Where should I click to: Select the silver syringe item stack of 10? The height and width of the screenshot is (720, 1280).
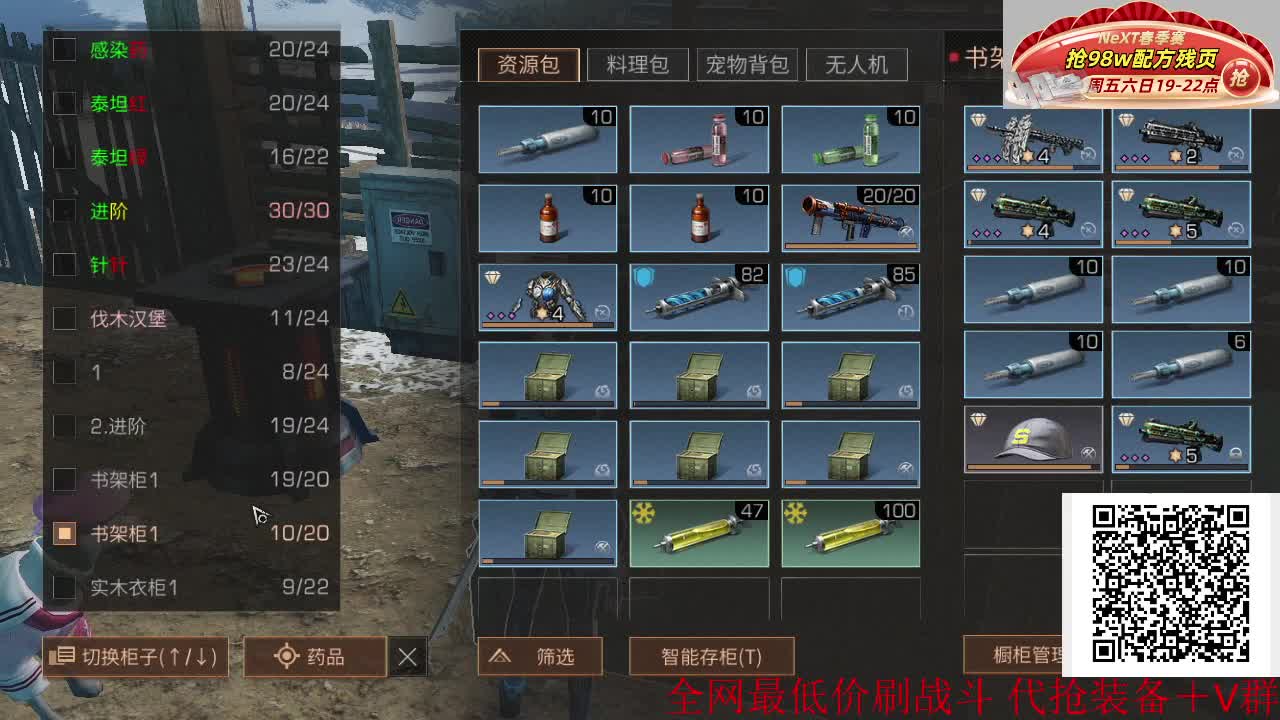(x=547, y=139)
